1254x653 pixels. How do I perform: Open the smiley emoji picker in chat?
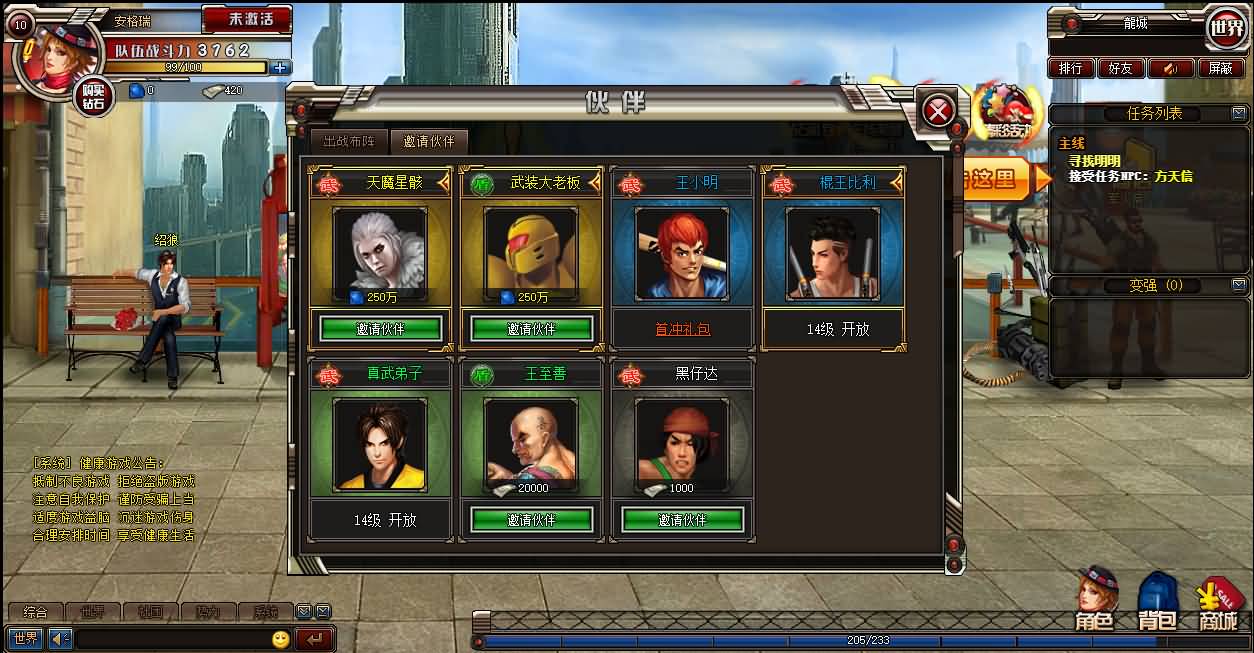(281, 638)
